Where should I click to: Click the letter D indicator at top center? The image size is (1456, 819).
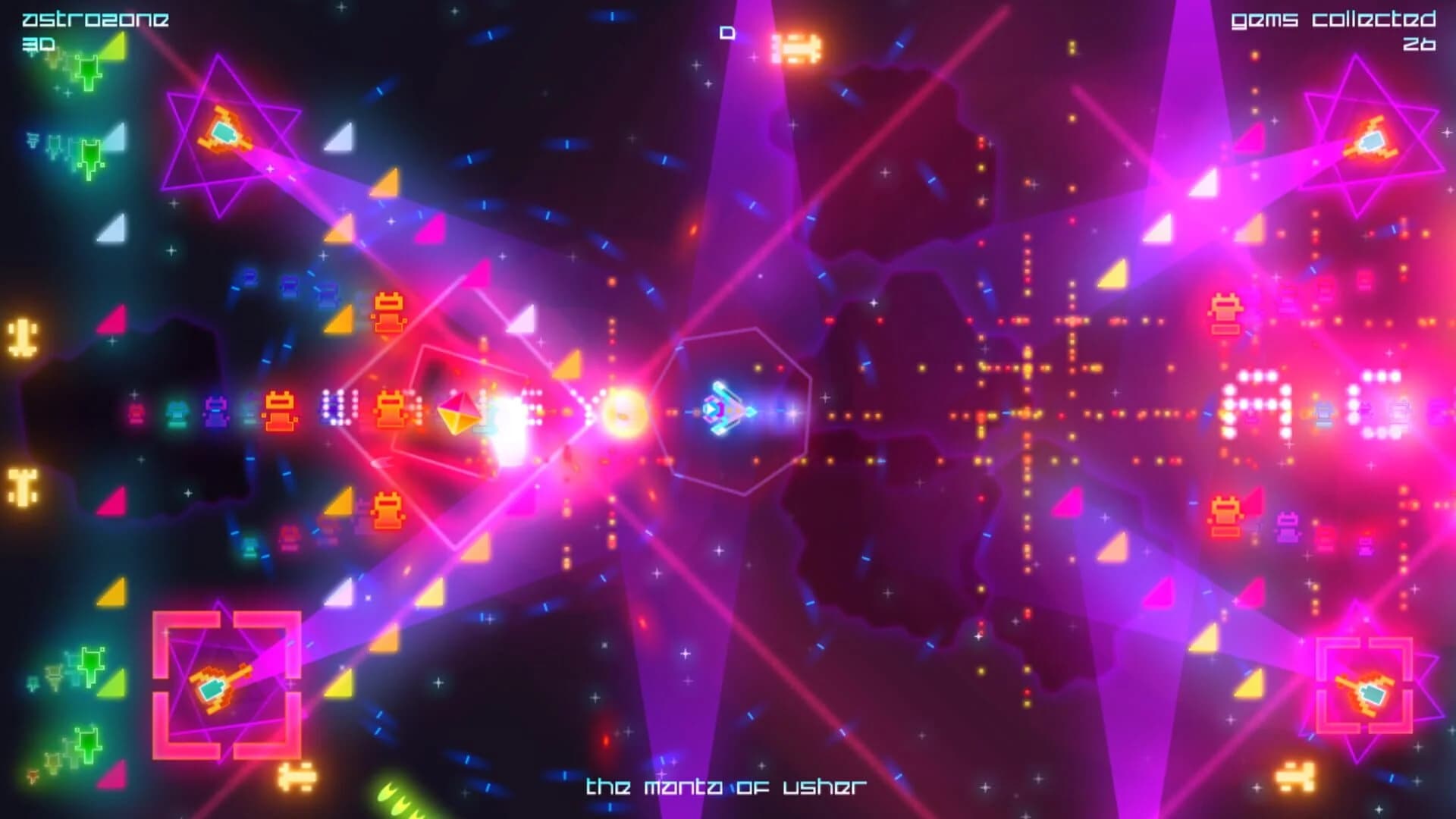[727, 32]
